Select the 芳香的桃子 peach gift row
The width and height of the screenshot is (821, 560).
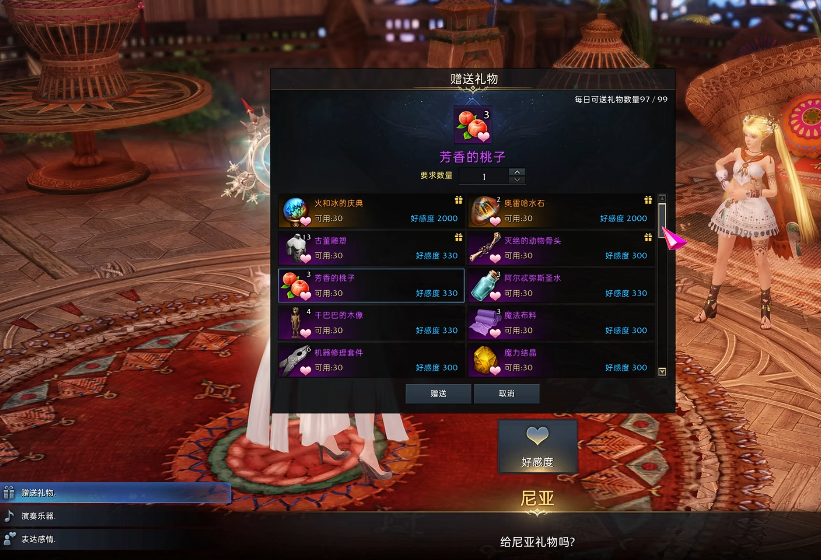371,285
